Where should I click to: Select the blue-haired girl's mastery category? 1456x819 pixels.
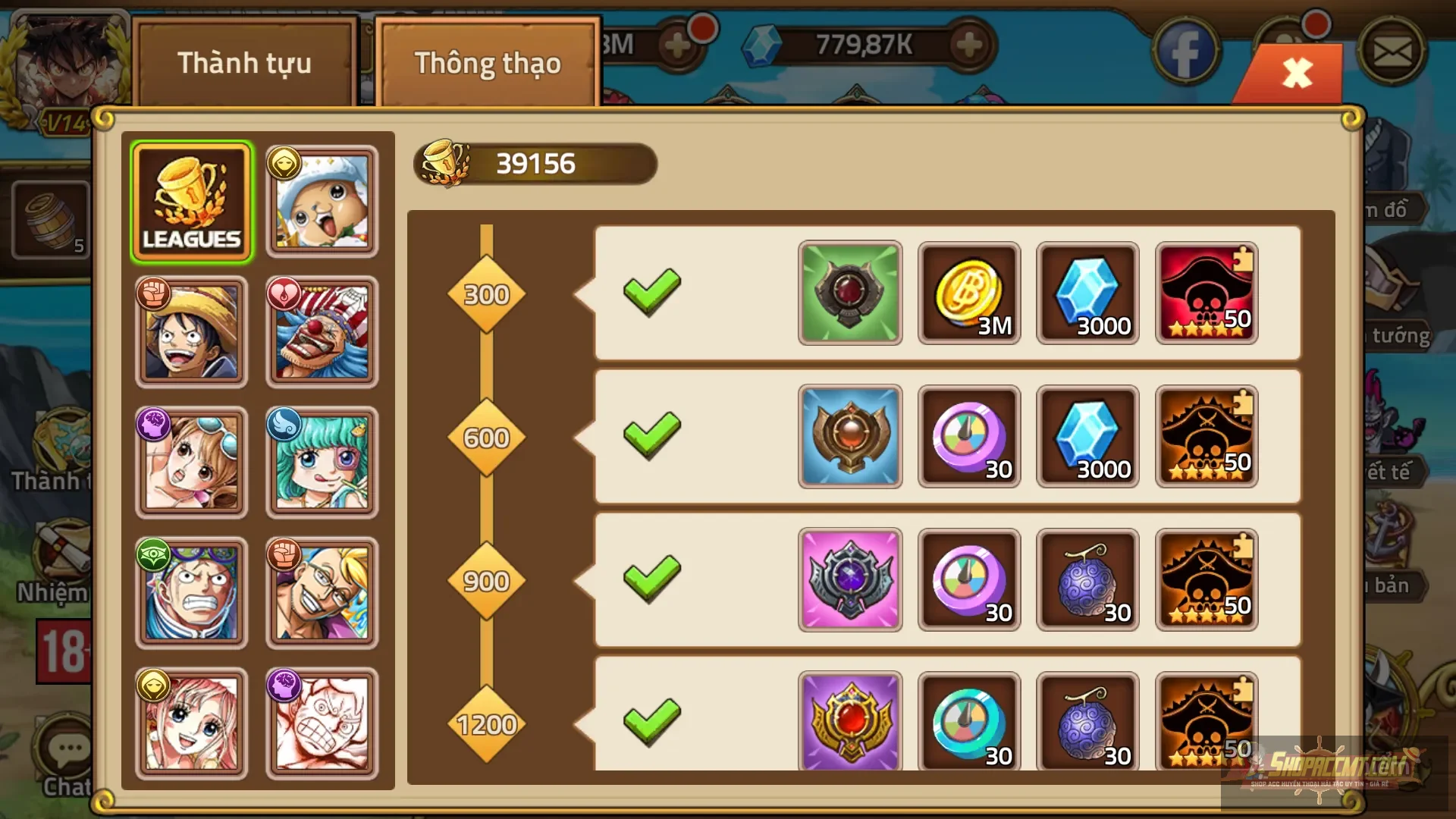click(x=322, y=463)
